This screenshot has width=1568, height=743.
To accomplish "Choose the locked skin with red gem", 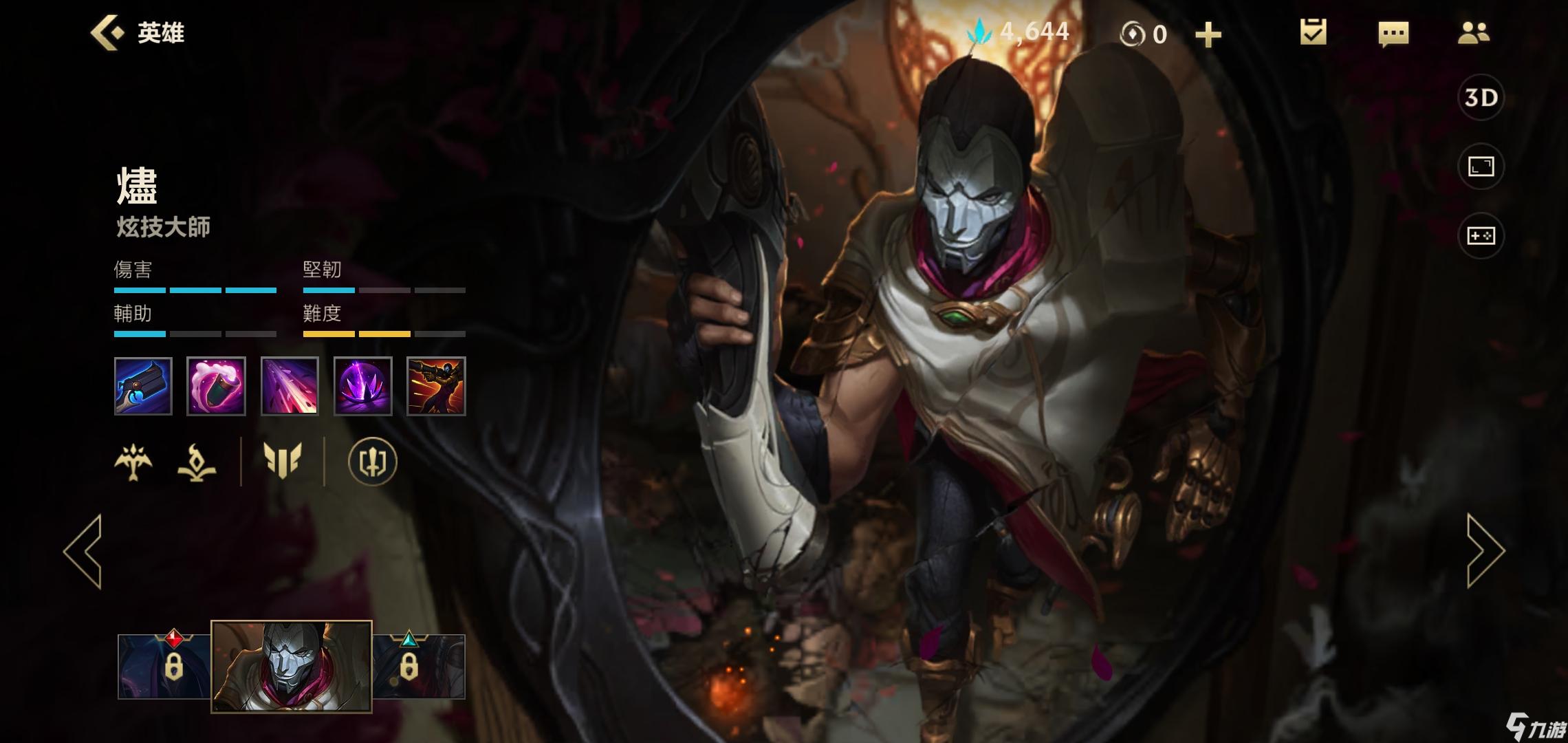I will pos(165,666).
